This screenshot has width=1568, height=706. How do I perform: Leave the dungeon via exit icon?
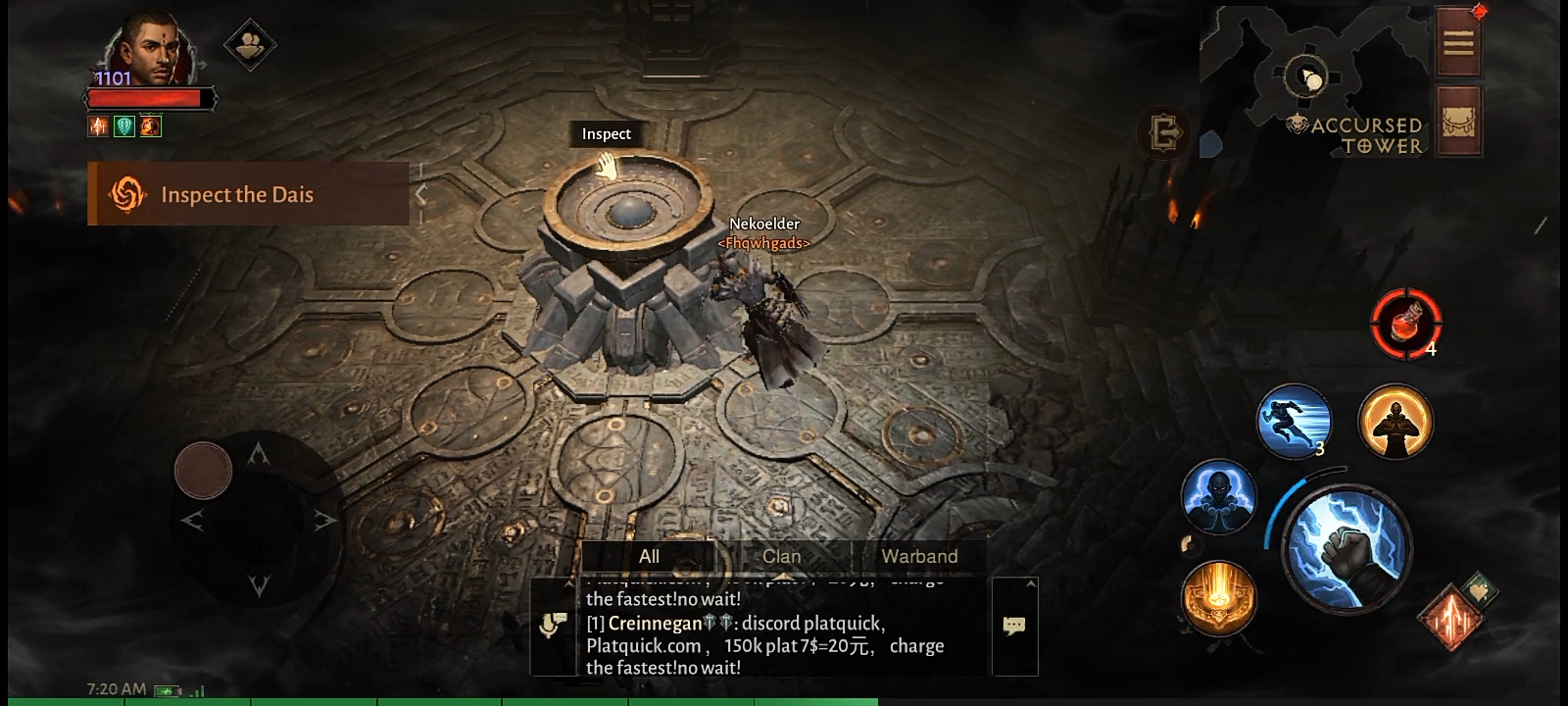pos(1164,131)
